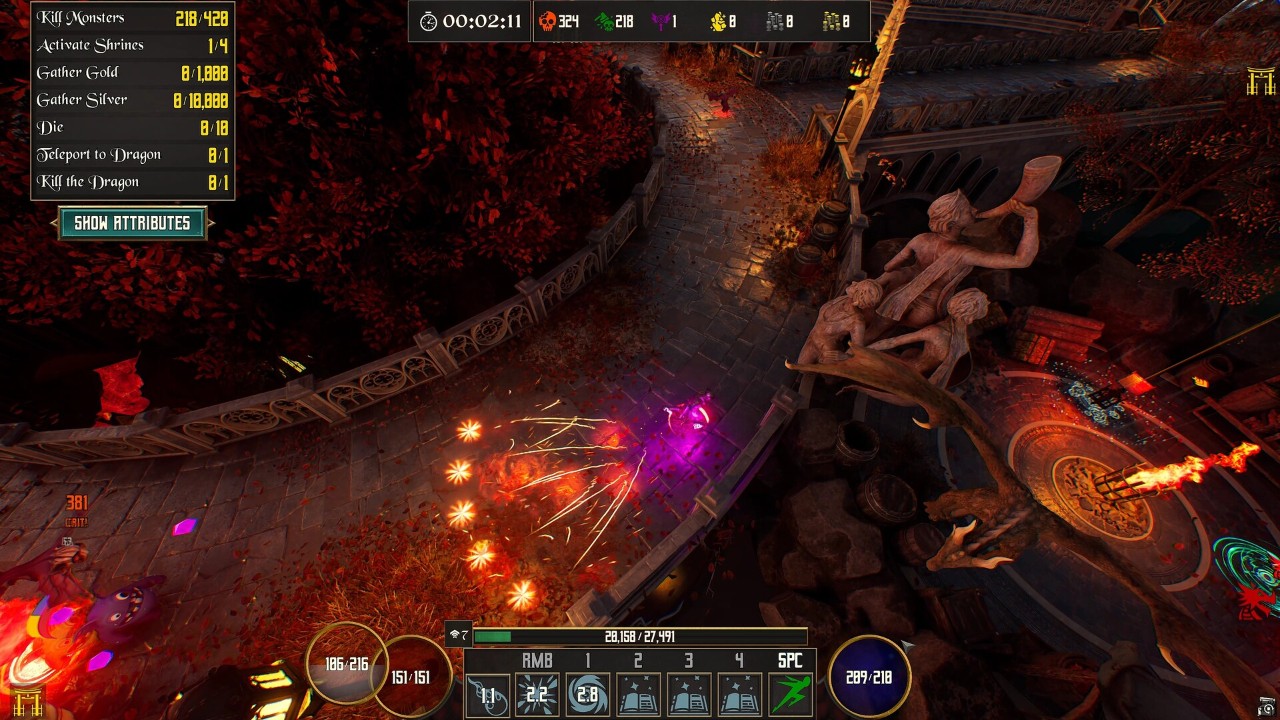This screenshot has height=720, width=1280.
Task: Open the spellbook slot labeled 4
Action: tap(739, 695)
